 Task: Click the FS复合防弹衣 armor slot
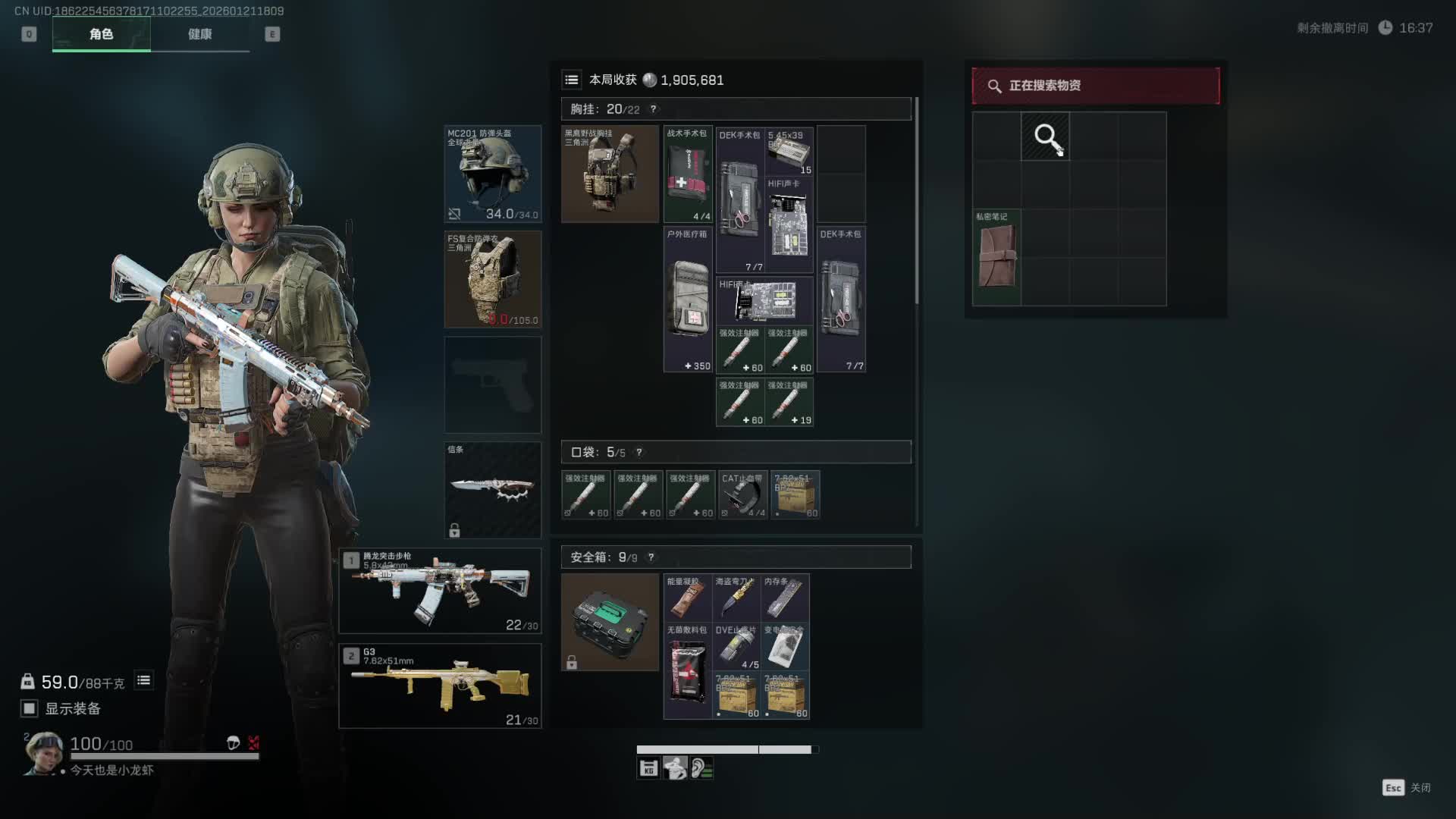492,279
